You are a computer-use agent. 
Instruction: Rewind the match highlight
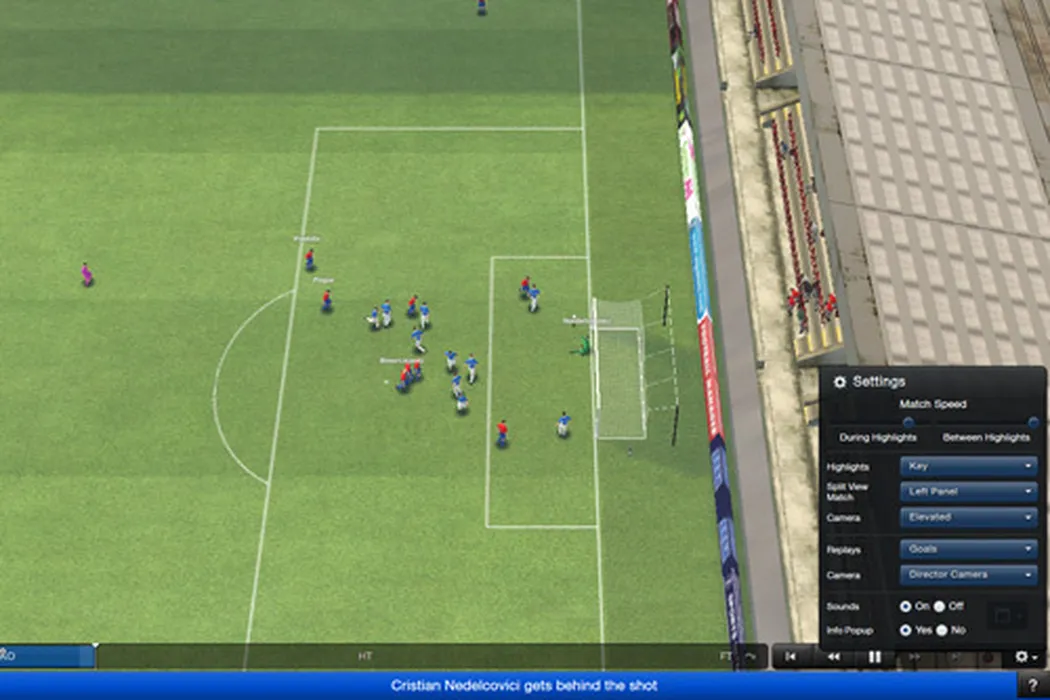(x=833, y=657)
